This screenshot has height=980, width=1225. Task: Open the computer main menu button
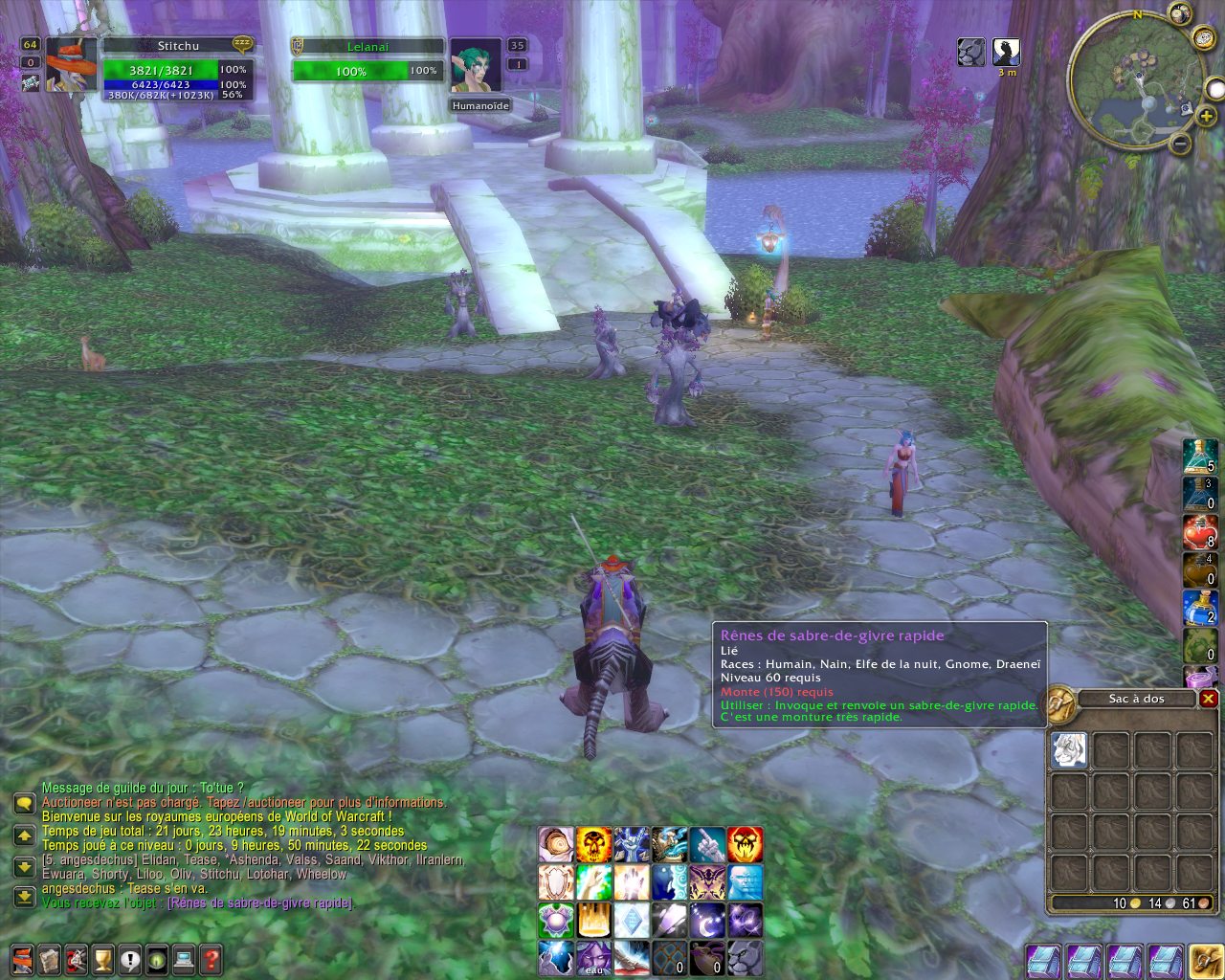184,958
